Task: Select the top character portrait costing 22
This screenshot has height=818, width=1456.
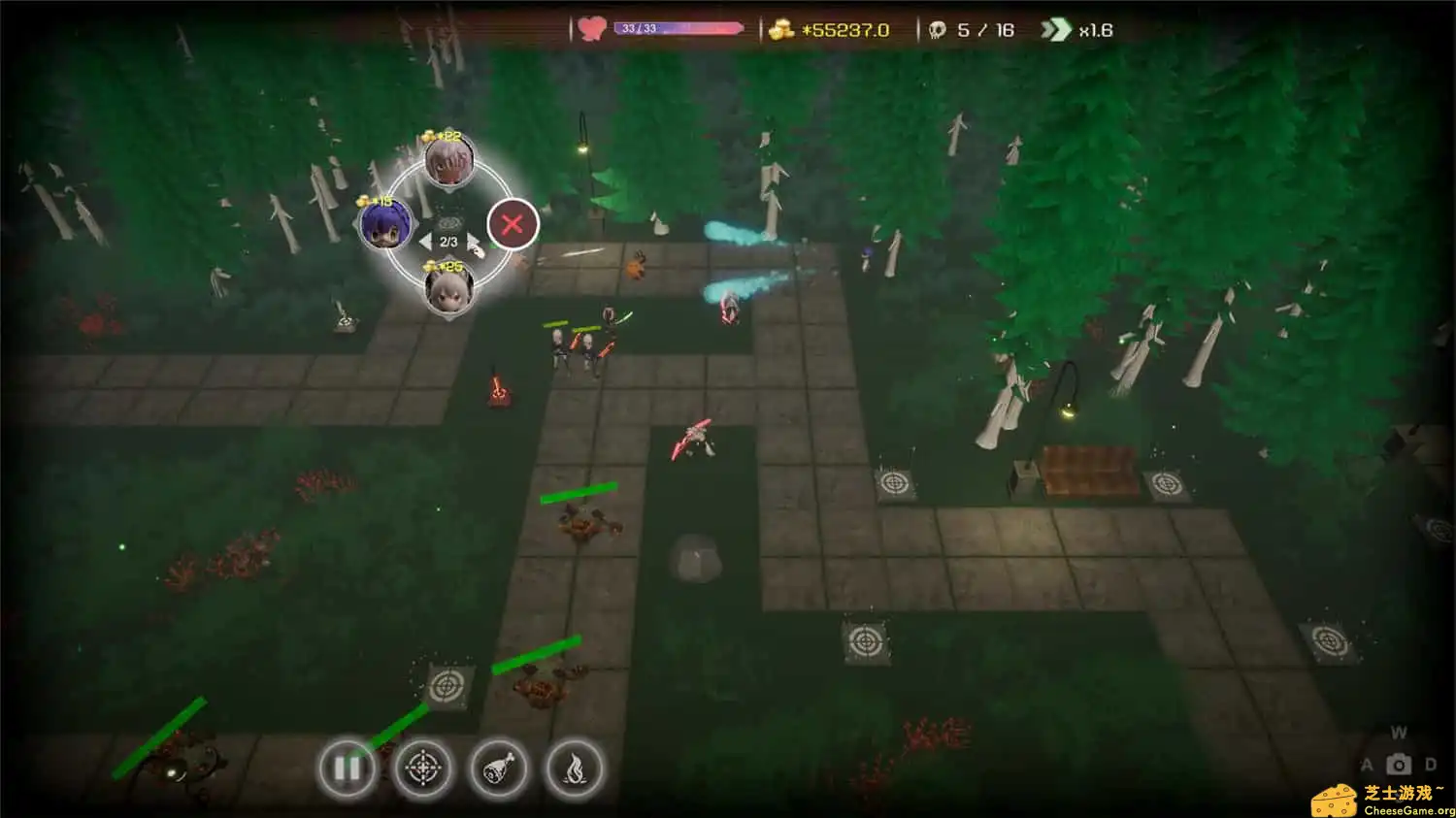Action: click(x=447, y=163)
